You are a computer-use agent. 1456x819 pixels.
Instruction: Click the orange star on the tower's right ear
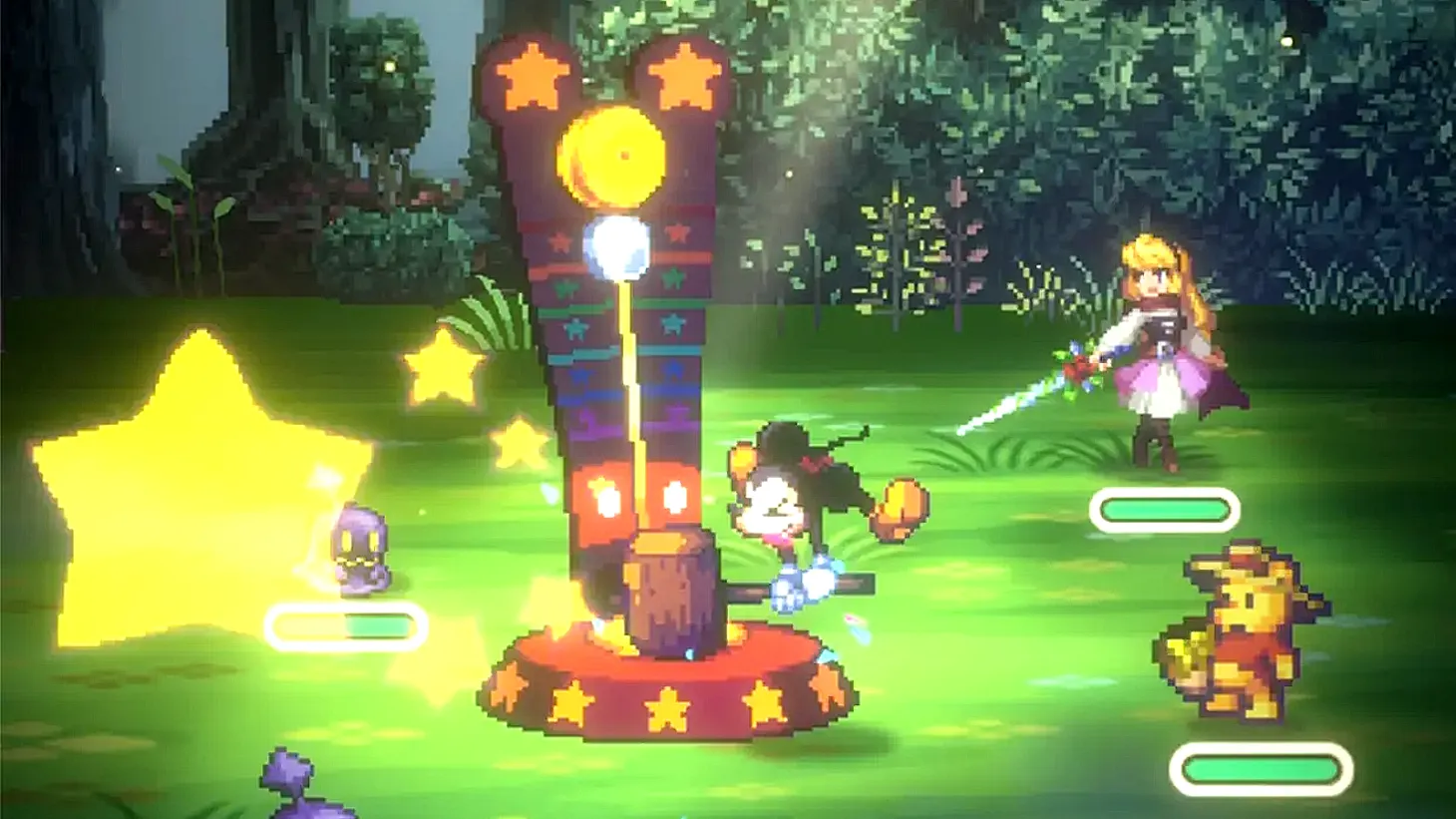tap(679, 72)
